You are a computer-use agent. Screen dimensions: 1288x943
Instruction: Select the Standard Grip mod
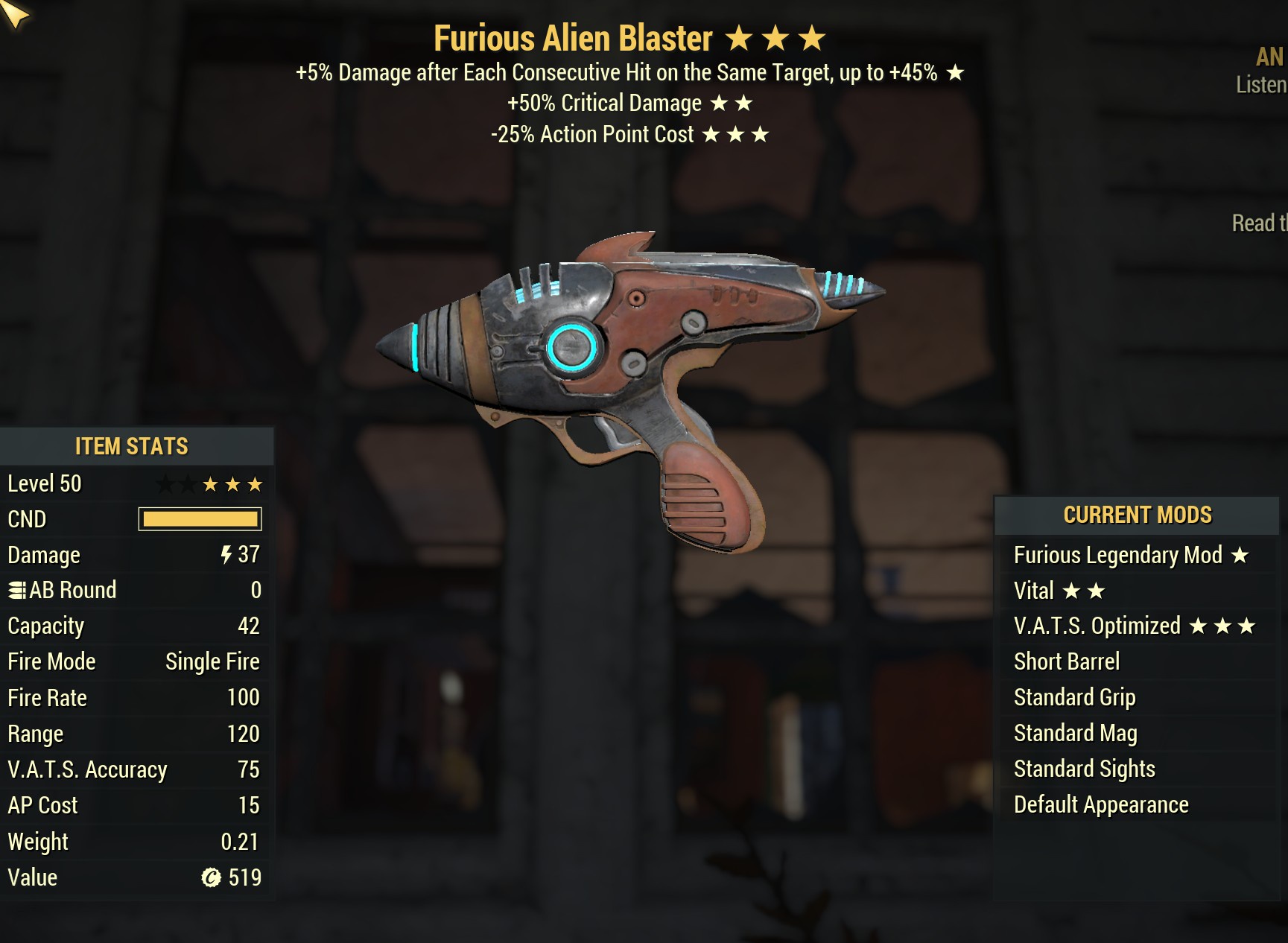1074,697
